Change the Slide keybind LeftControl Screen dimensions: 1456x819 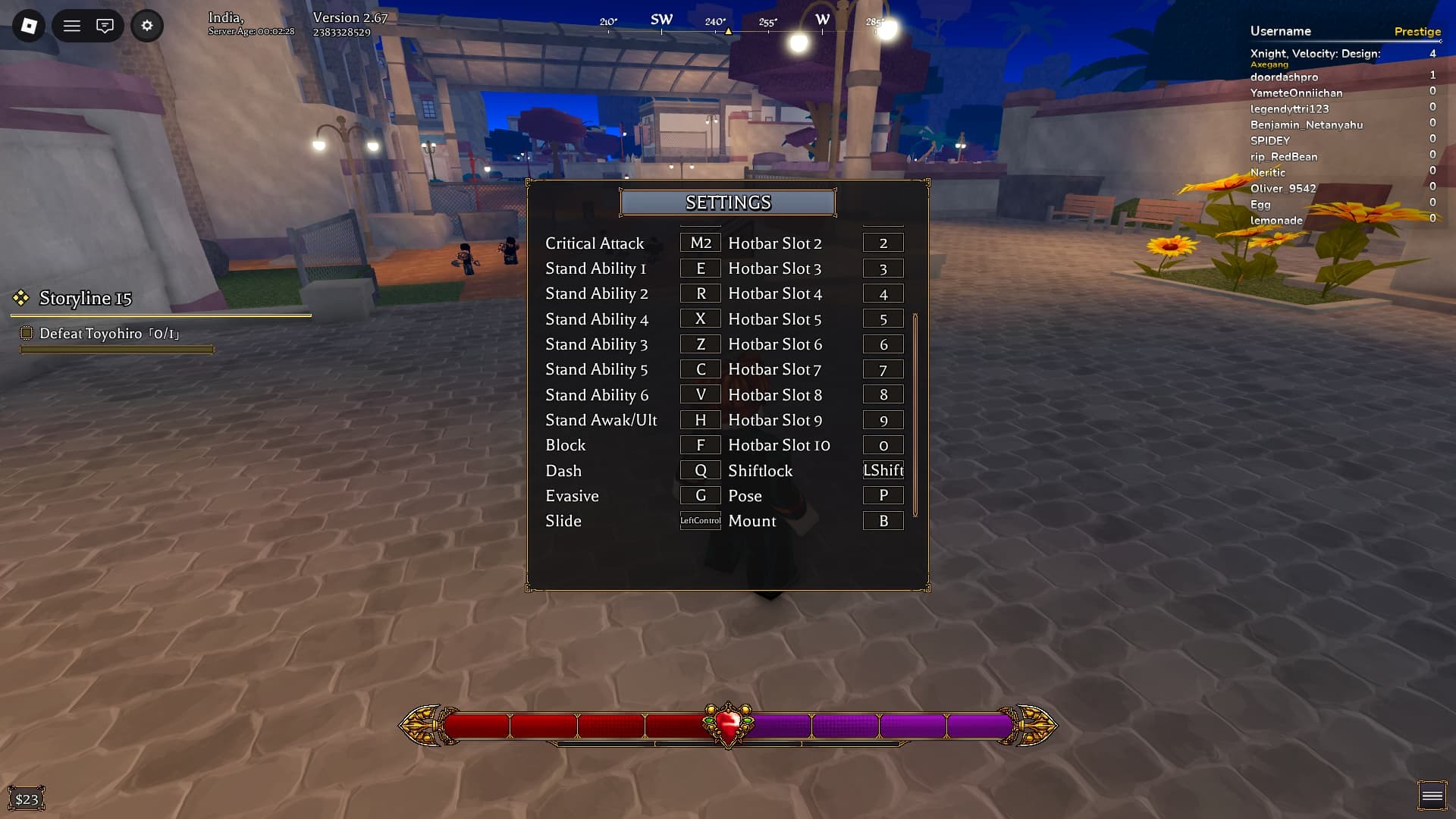click(x=700, y=521)
